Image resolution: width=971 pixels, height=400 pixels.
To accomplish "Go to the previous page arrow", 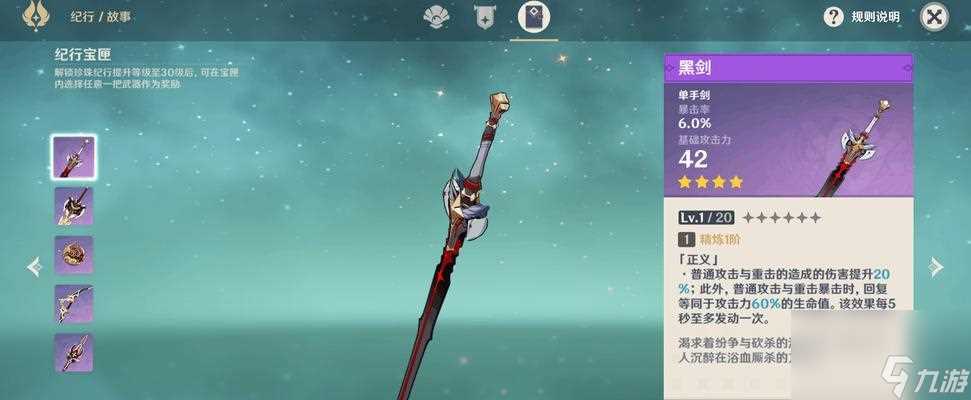I will point(34,266).
